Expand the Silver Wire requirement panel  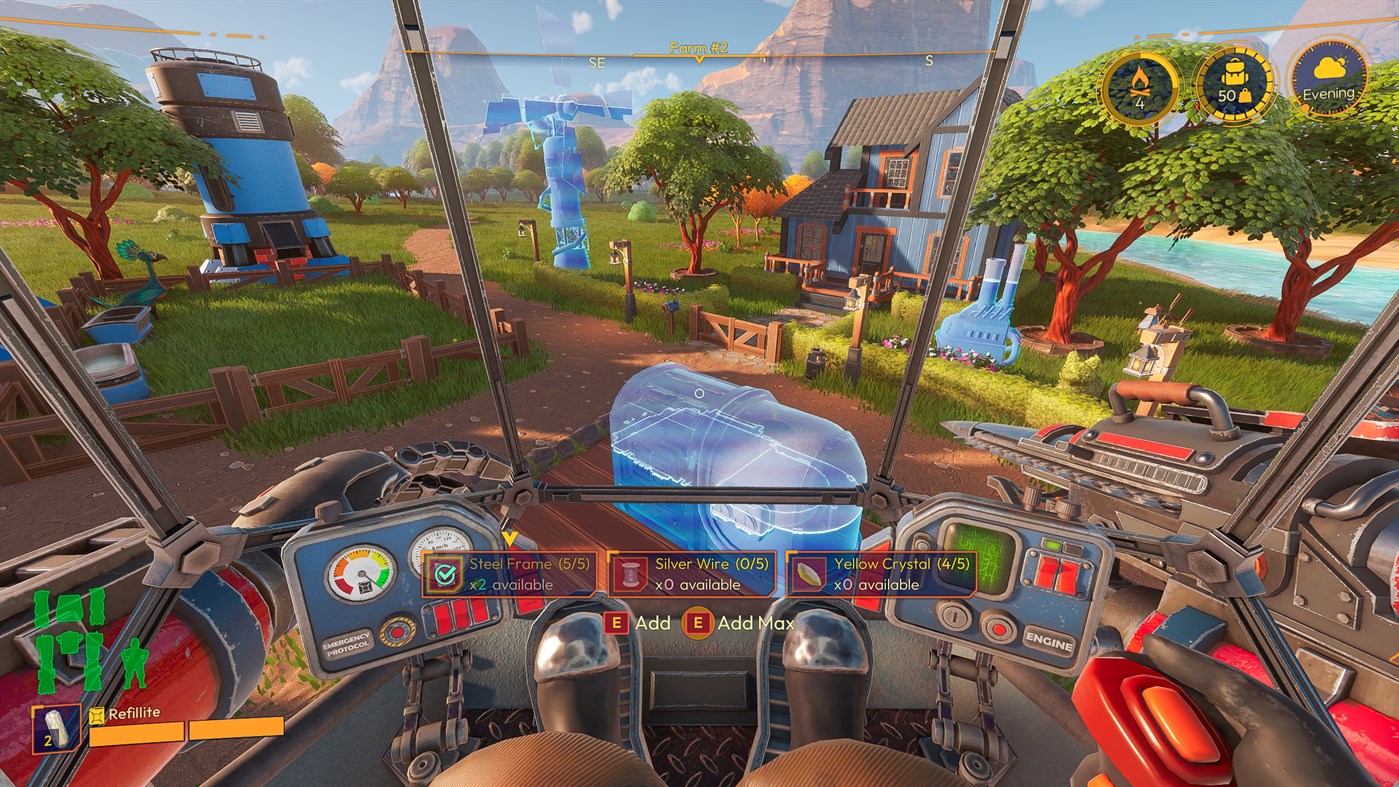tap(692, 573)
